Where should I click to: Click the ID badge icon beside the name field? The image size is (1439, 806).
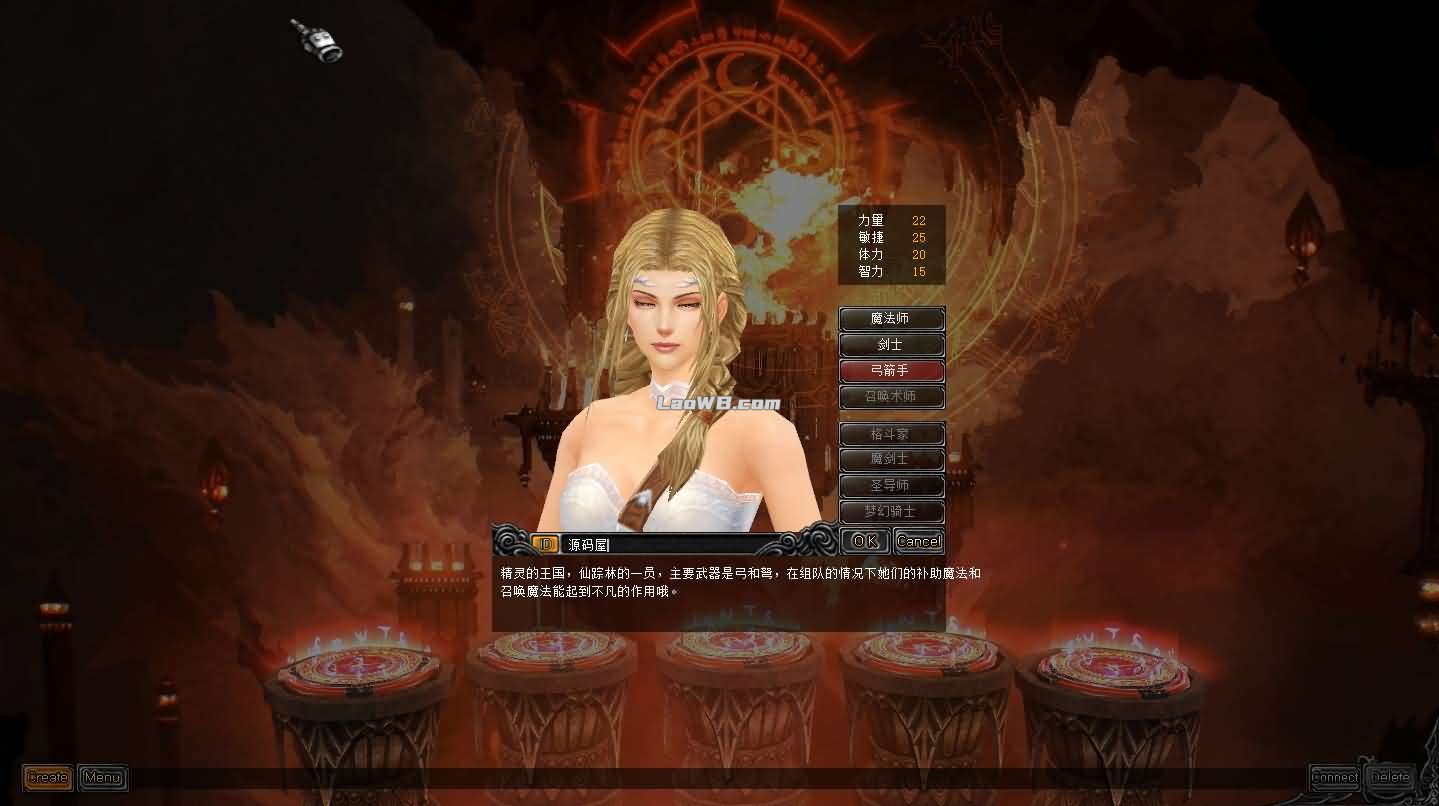[545, 543]
